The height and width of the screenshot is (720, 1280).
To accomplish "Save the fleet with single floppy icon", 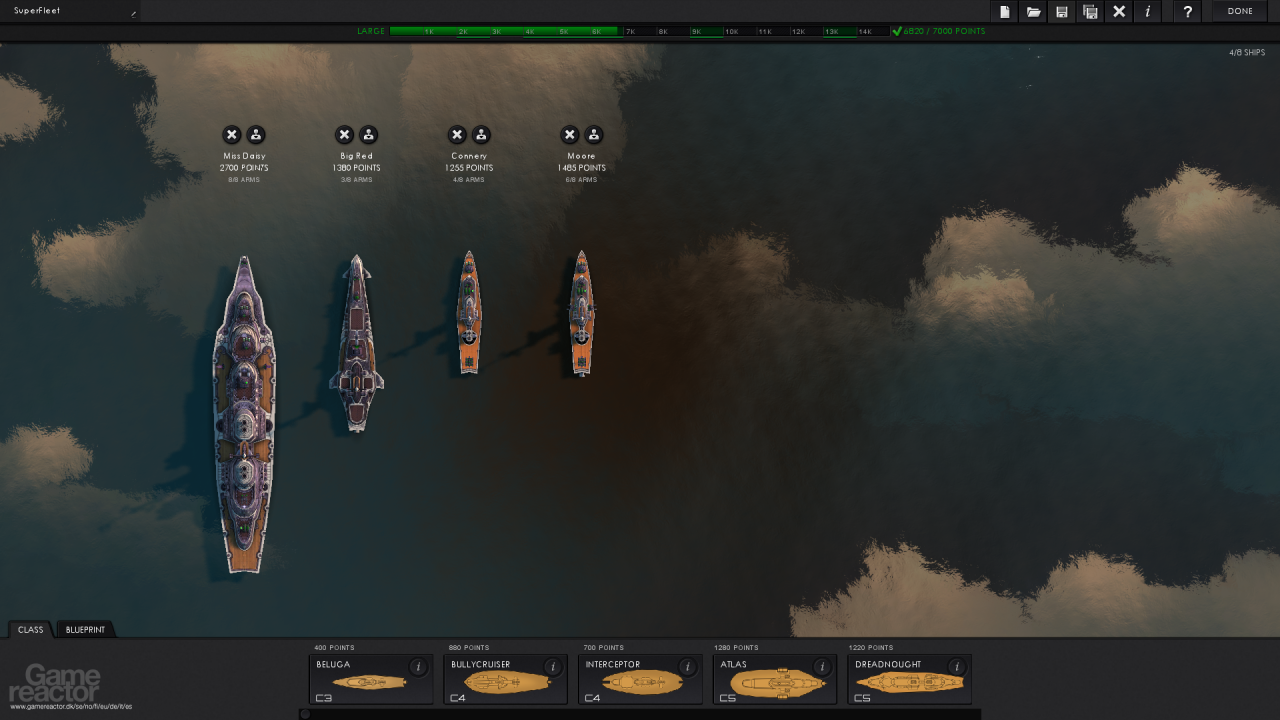I will point(1062,12).
